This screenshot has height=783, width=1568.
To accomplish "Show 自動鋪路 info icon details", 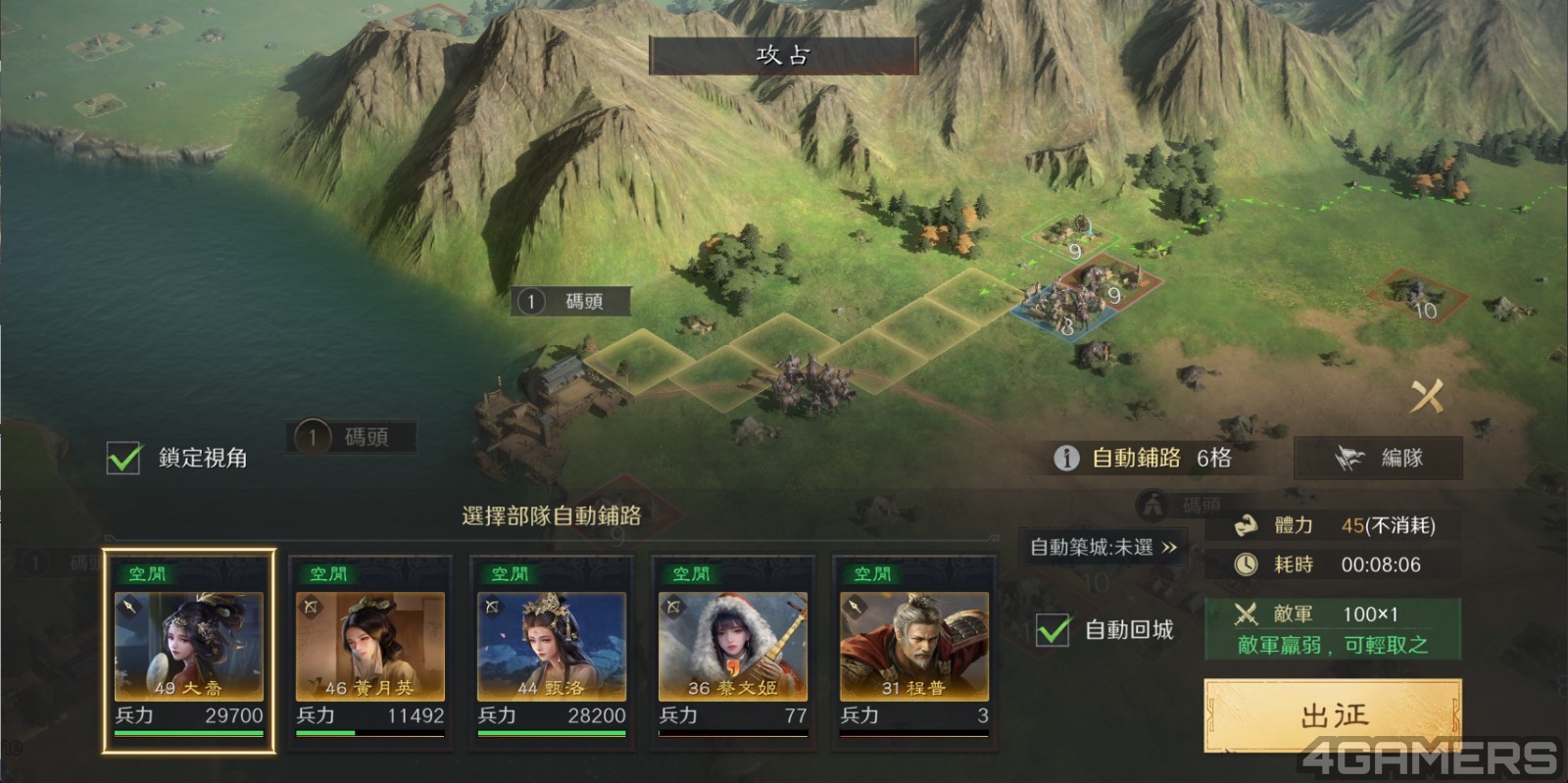I will click(x=1066, y=458).
